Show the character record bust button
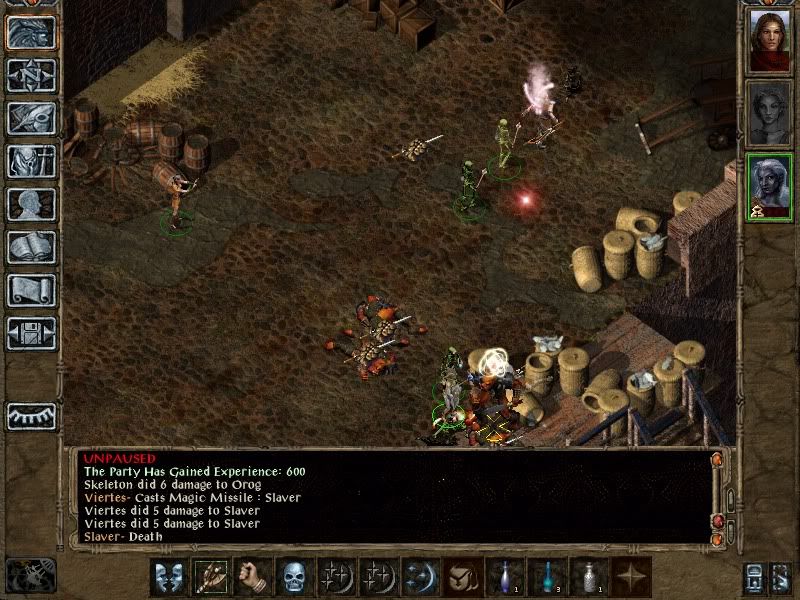 click(31, 204)
